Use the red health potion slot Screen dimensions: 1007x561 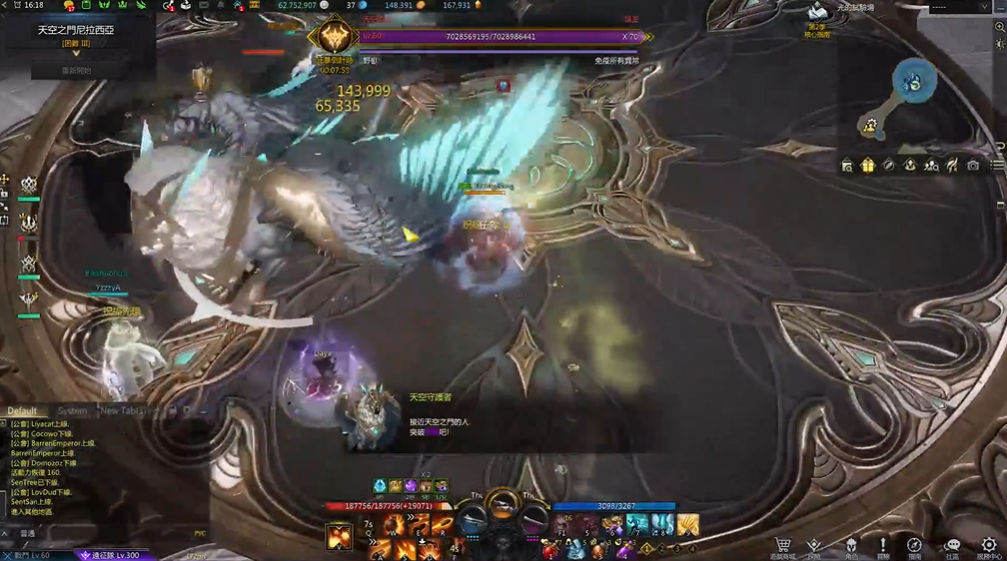pos(551,549)
